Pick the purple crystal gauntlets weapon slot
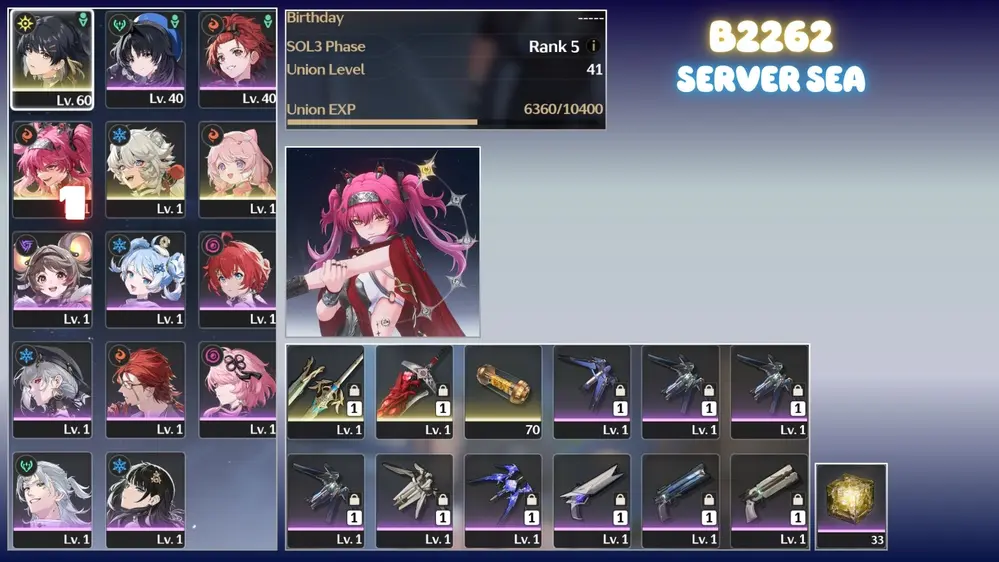999x562 pixels. pos(503,501)
